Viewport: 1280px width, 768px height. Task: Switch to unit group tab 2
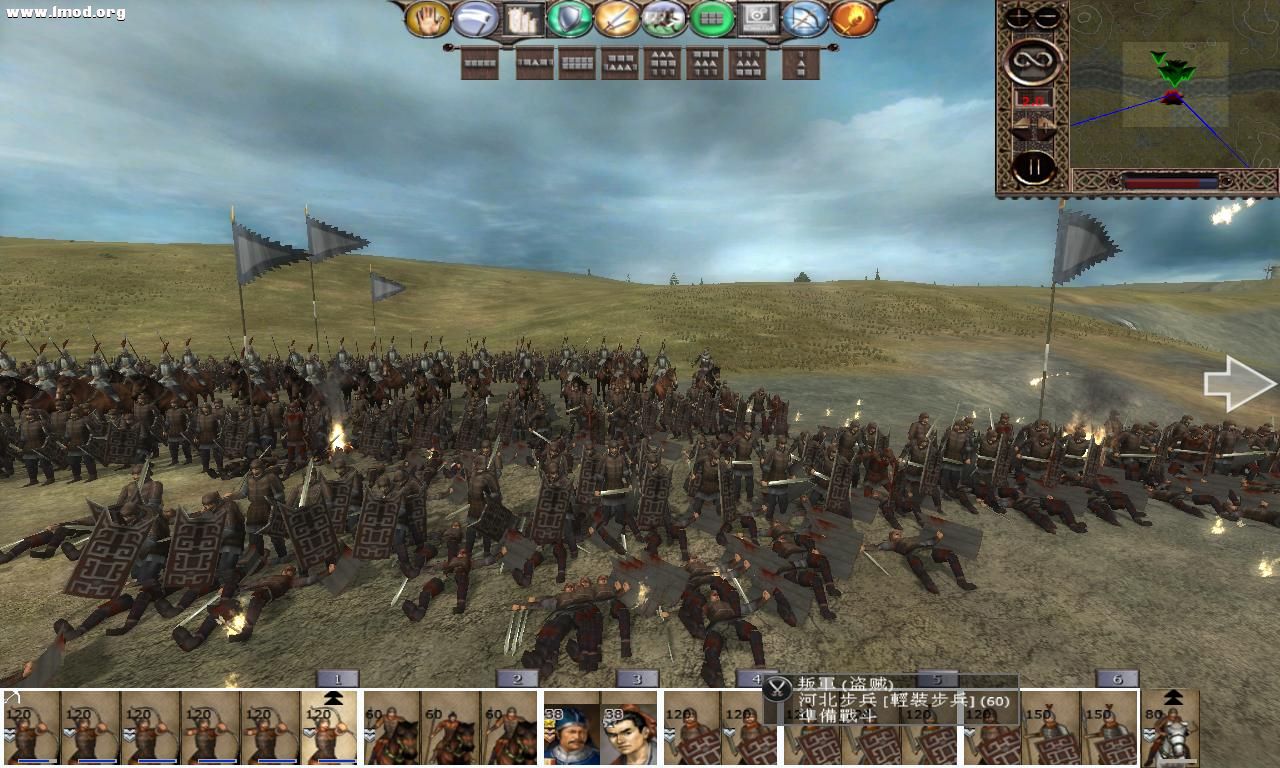517,678
